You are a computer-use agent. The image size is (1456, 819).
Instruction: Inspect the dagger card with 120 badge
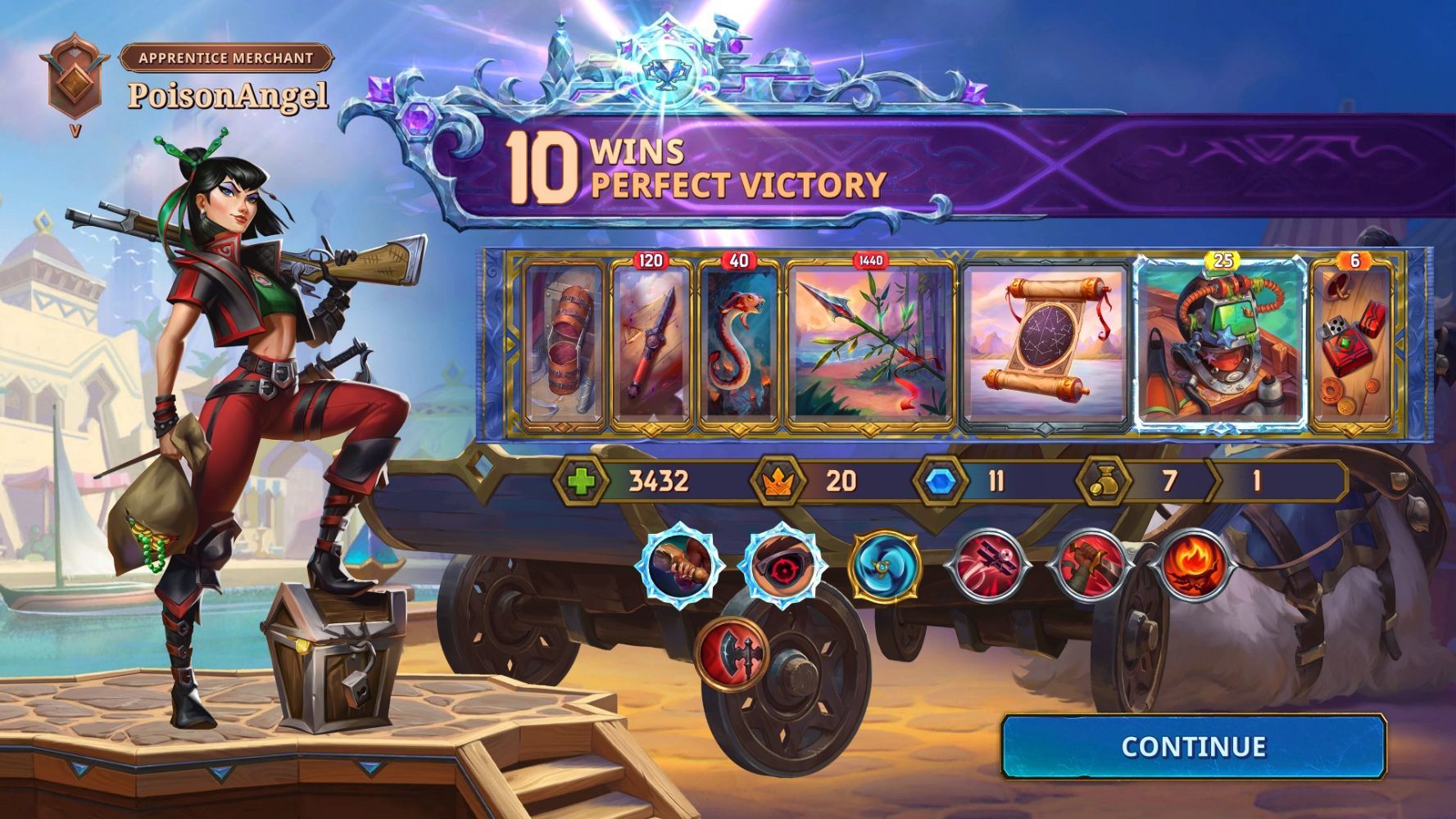[651, 344]
